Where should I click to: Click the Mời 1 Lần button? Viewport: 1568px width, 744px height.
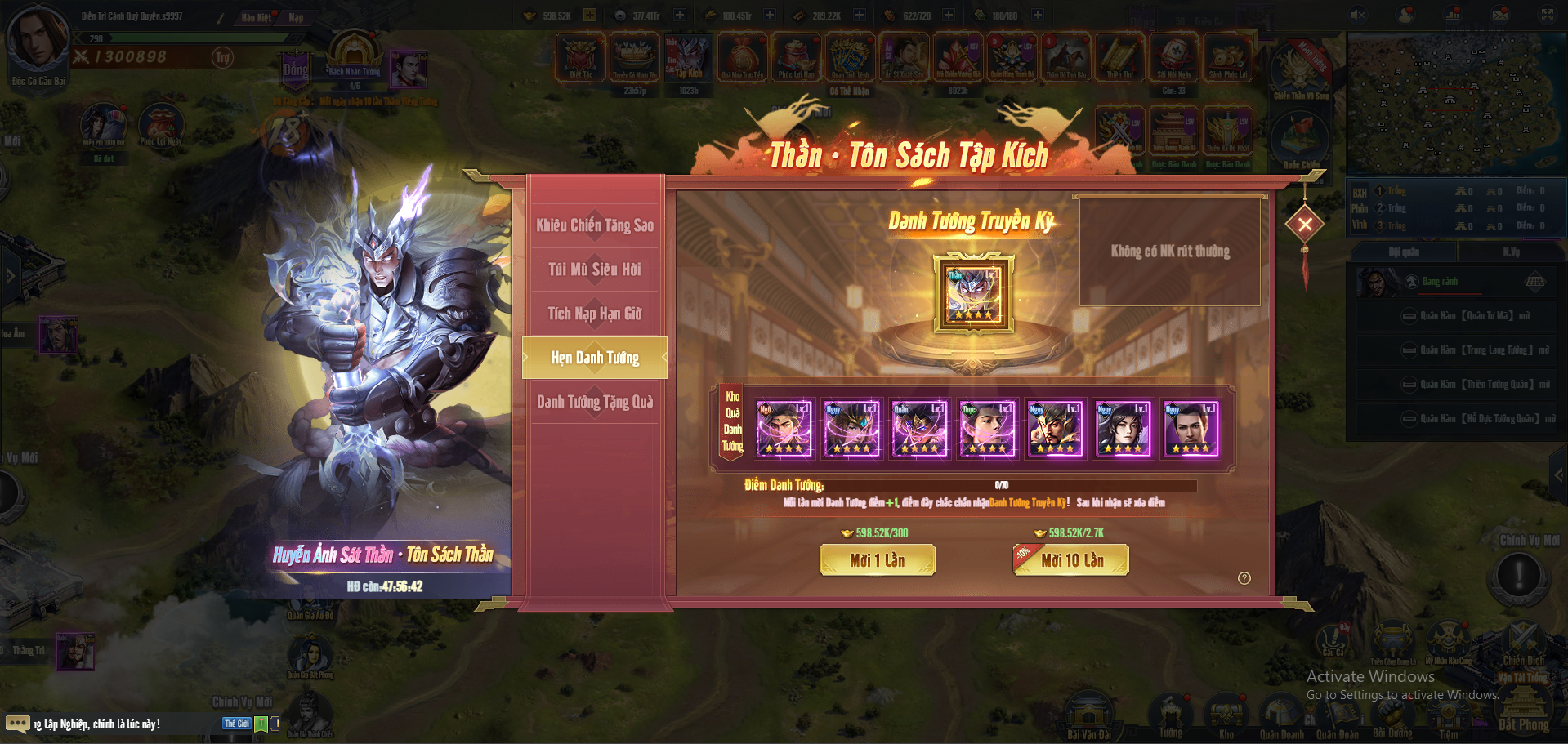(877, 560)
